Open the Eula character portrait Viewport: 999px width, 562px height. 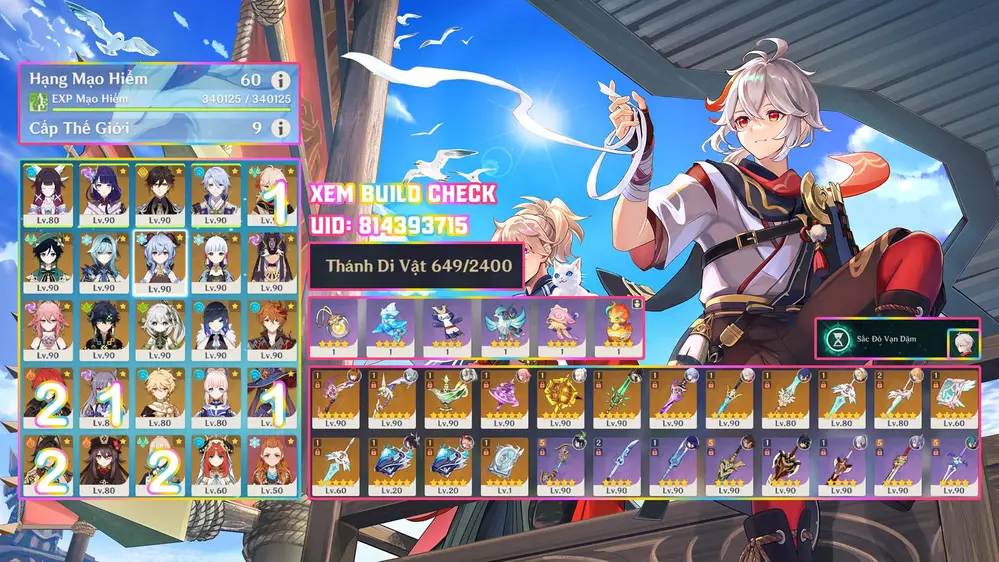click(x=103, y=257)
